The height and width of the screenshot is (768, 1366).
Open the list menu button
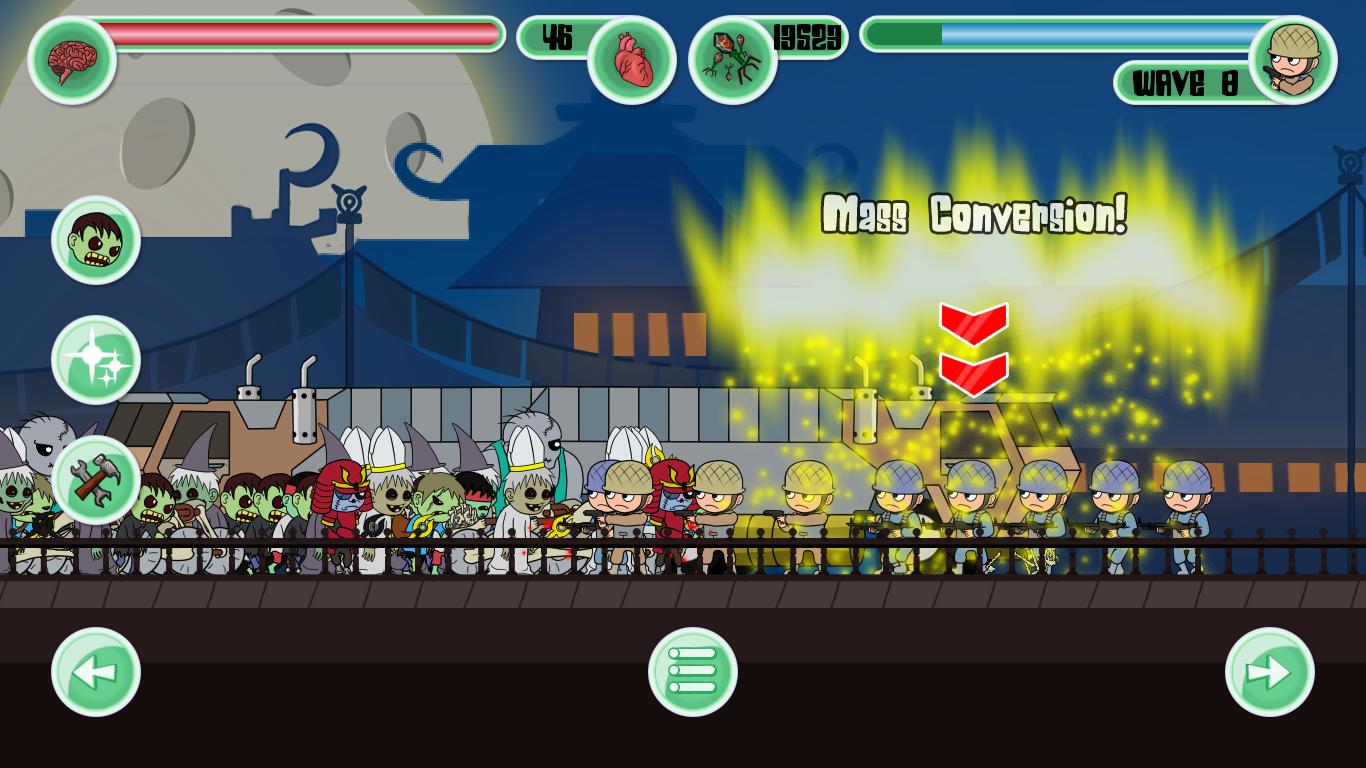click(x=693, y=672)
